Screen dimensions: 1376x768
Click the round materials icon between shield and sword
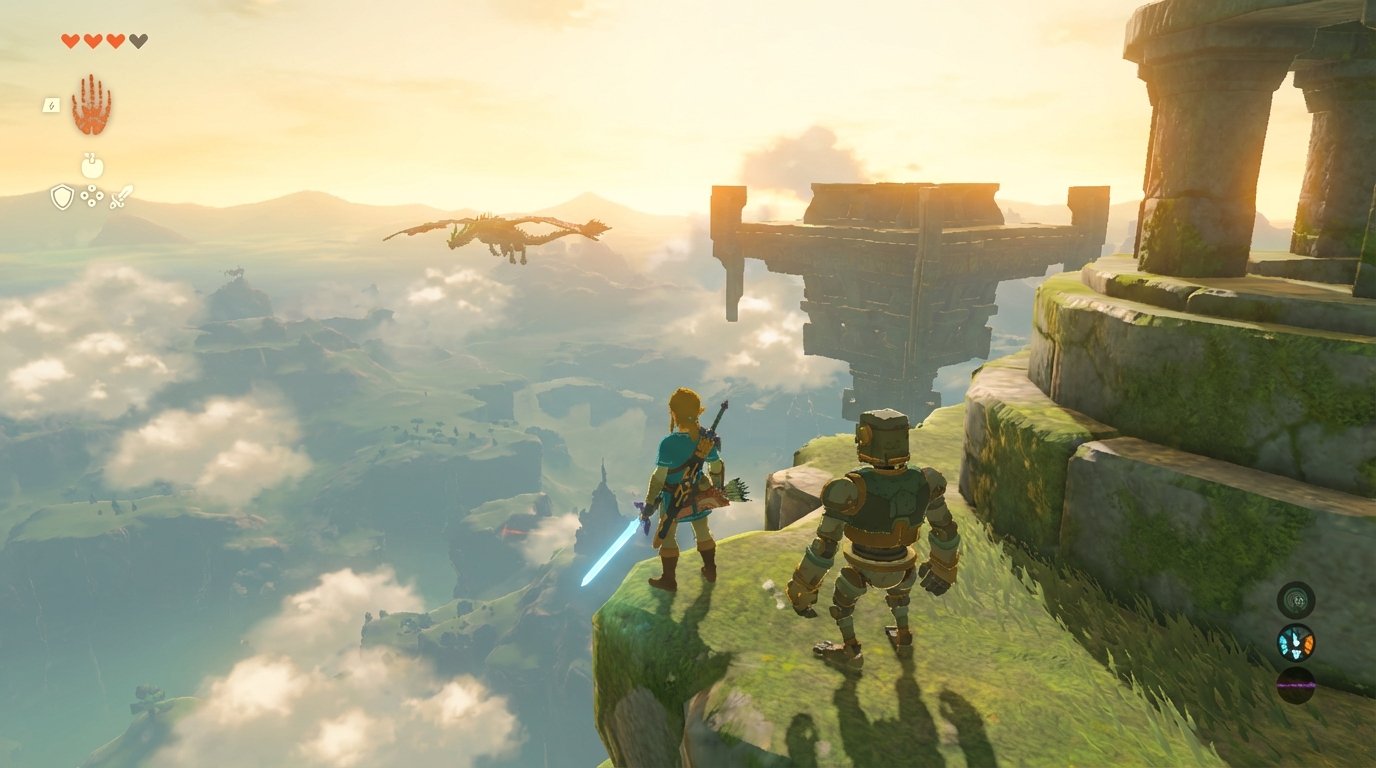point(92,197)
